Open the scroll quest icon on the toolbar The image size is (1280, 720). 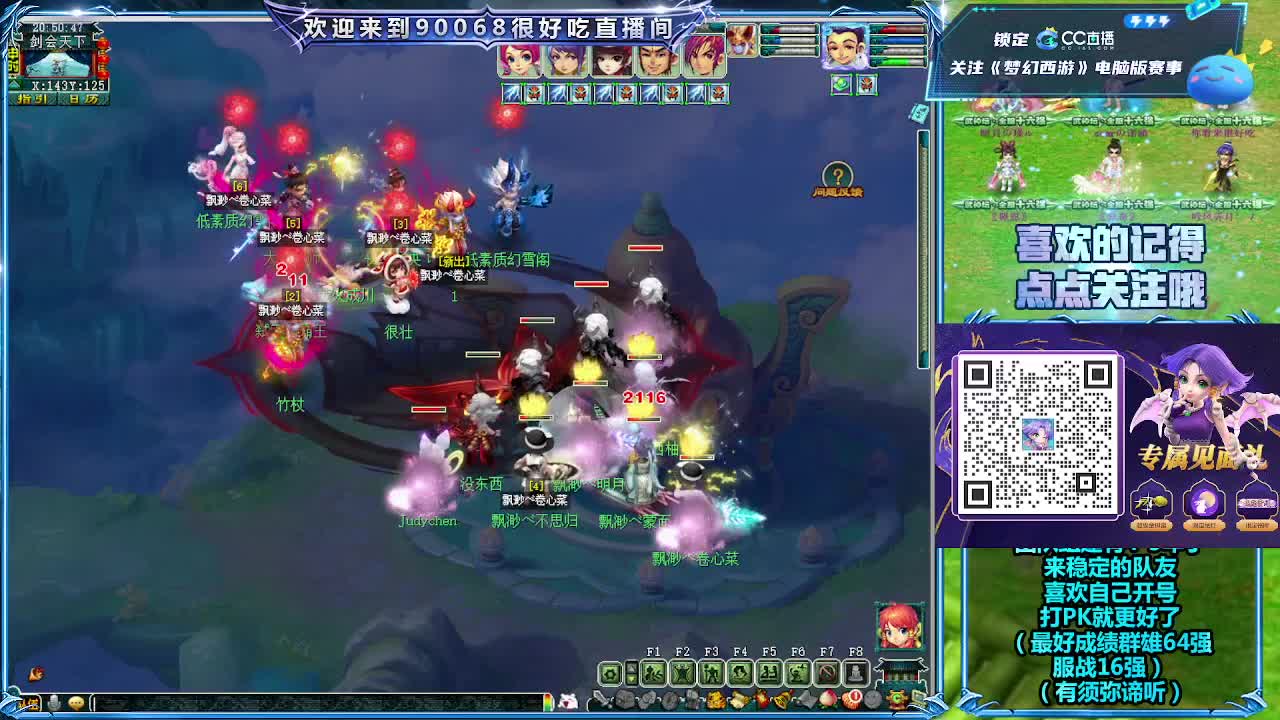pos(741,698)
